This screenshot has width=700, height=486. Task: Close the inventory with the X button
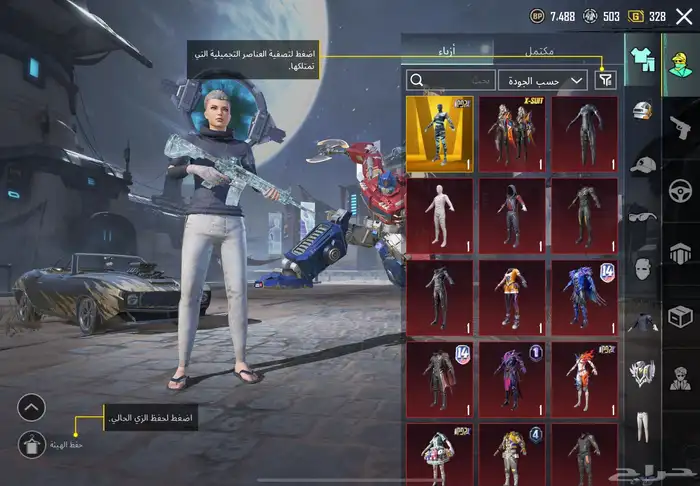pyautogui.click(x=684, y=16)
